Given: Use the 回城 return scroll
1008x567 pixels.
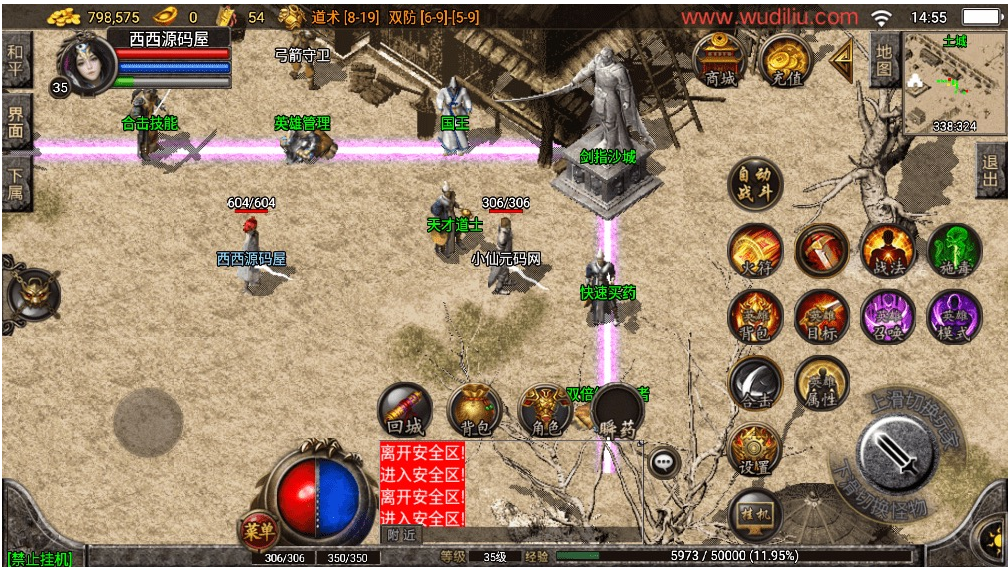Looking at the screenshot, I should pyautogui.click(x=404, y=411).
